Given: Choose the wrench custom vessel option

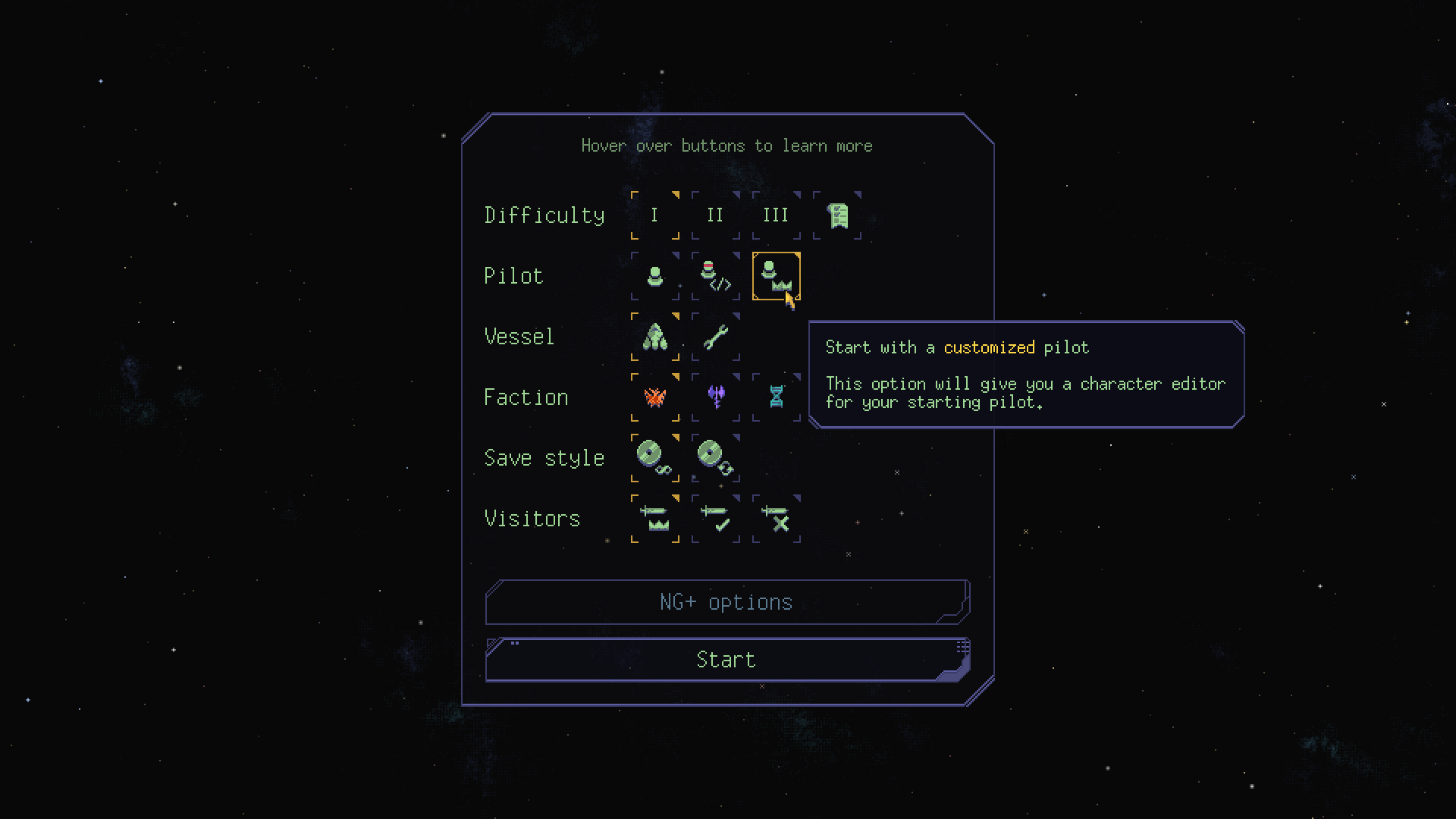Looking at the screenshot, I should (715, 337).
